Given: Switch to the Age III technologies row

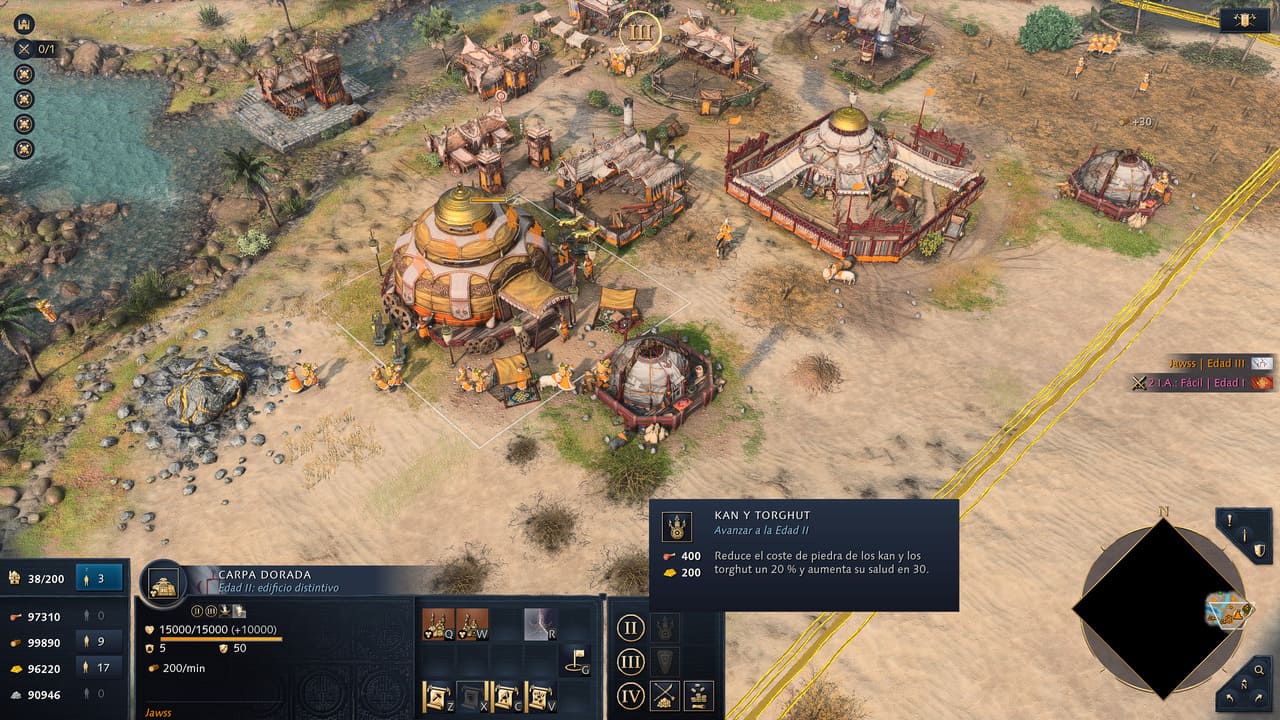Looking at the screenshot, I should (x=630, y=662).
